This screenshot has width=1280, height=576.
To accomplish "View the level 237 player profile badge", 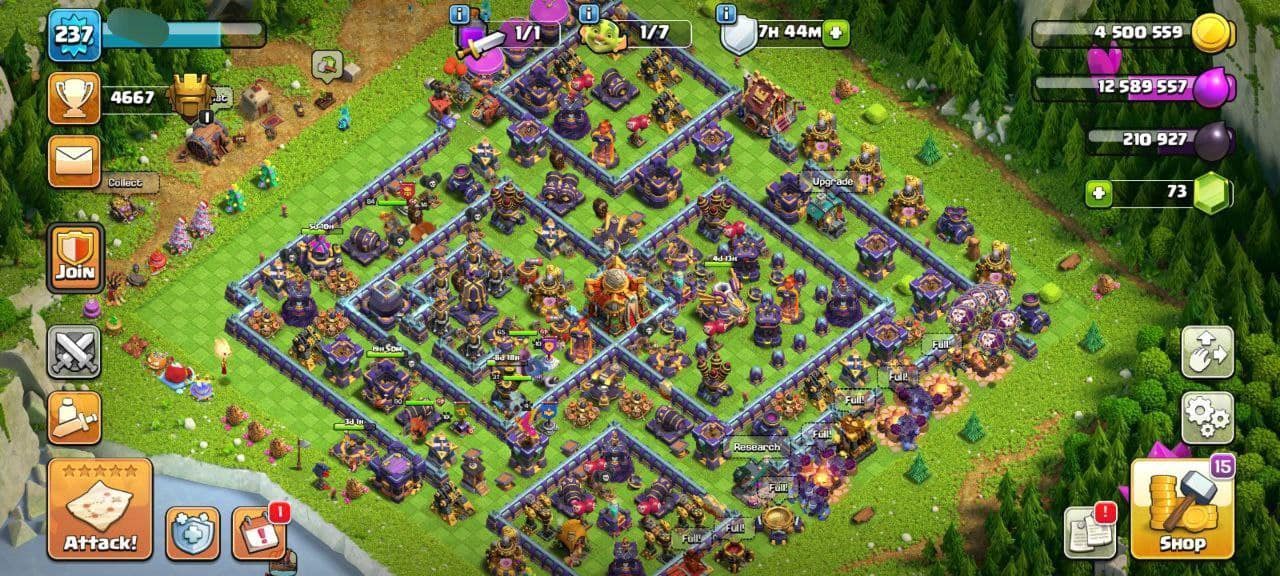I will (74, 36).
